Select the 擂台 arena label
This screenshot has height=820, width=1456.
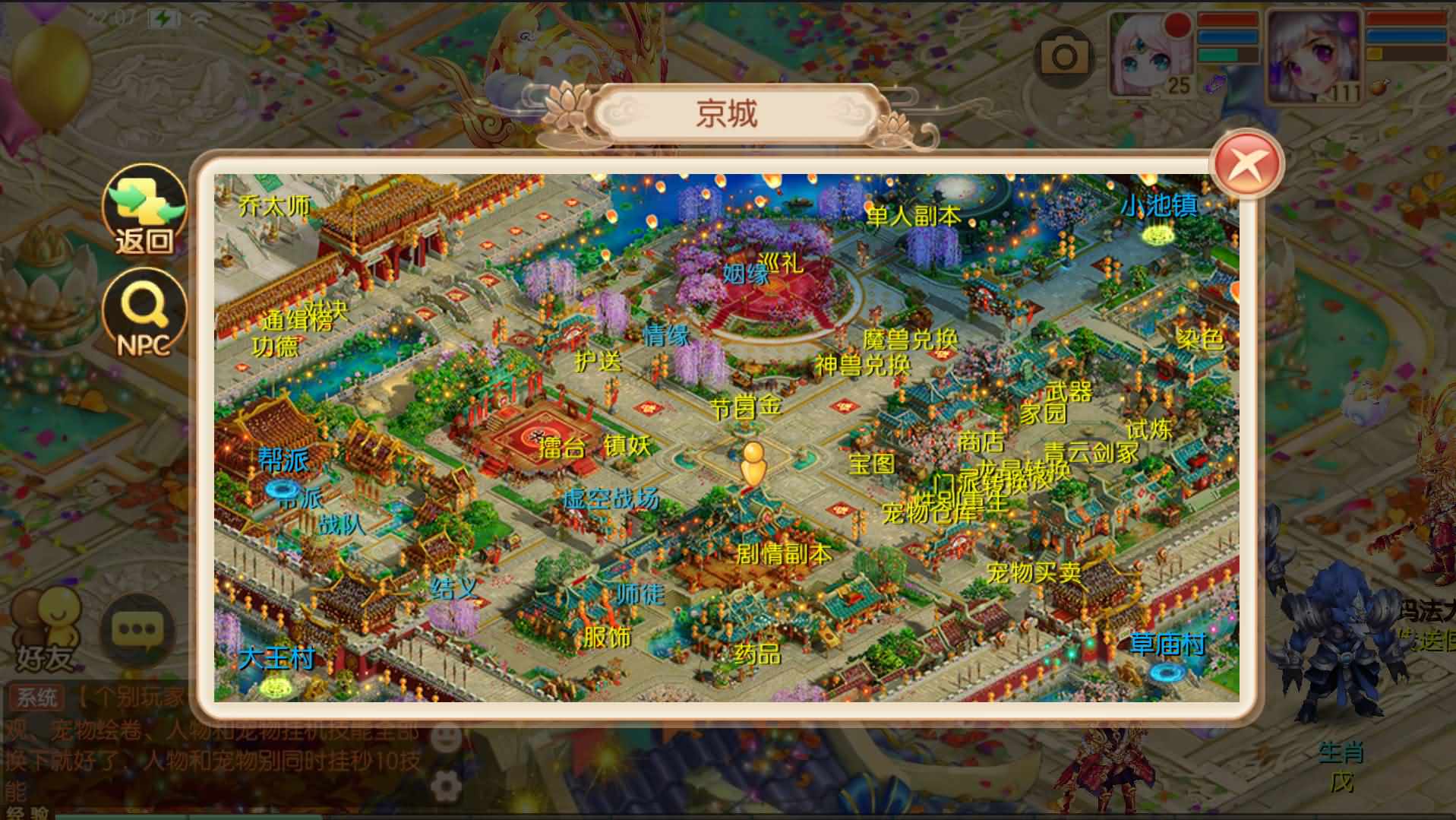click(561, 447)
